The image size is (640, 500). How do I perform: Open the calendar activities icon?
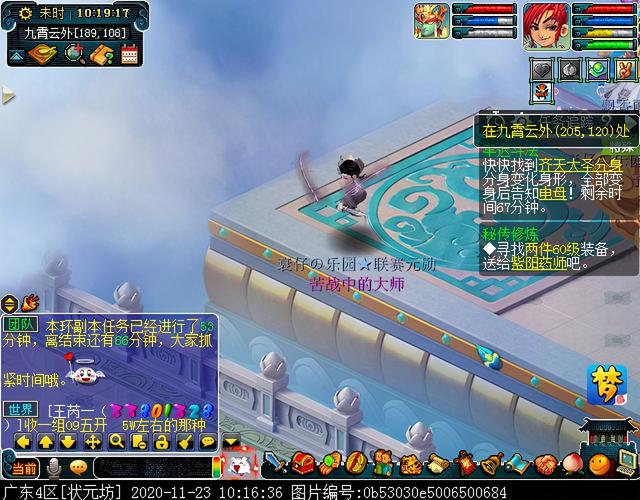(x=129, y=55)
